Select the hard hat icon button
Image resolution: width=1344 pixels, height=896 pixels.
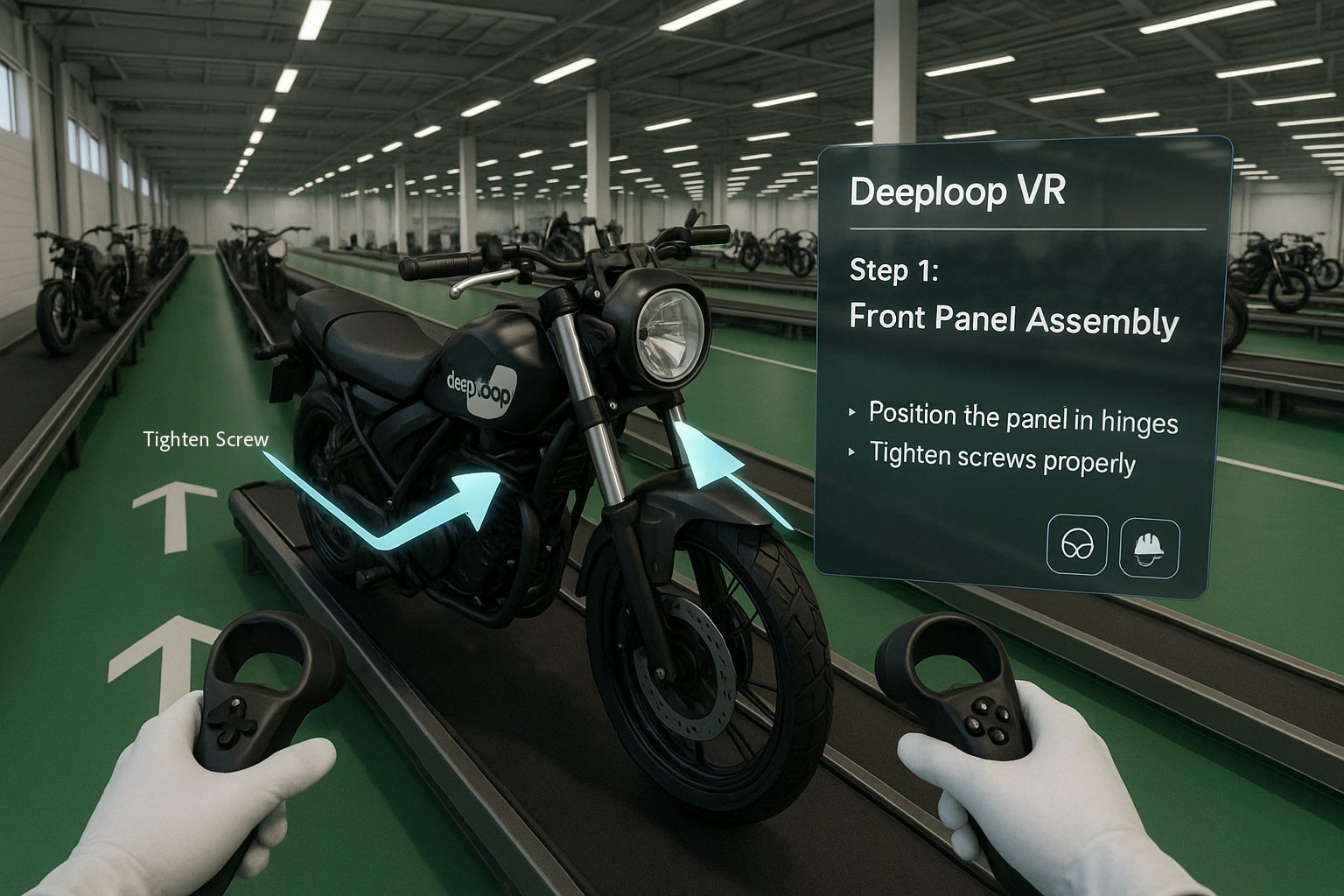(x=1149, y=547)
